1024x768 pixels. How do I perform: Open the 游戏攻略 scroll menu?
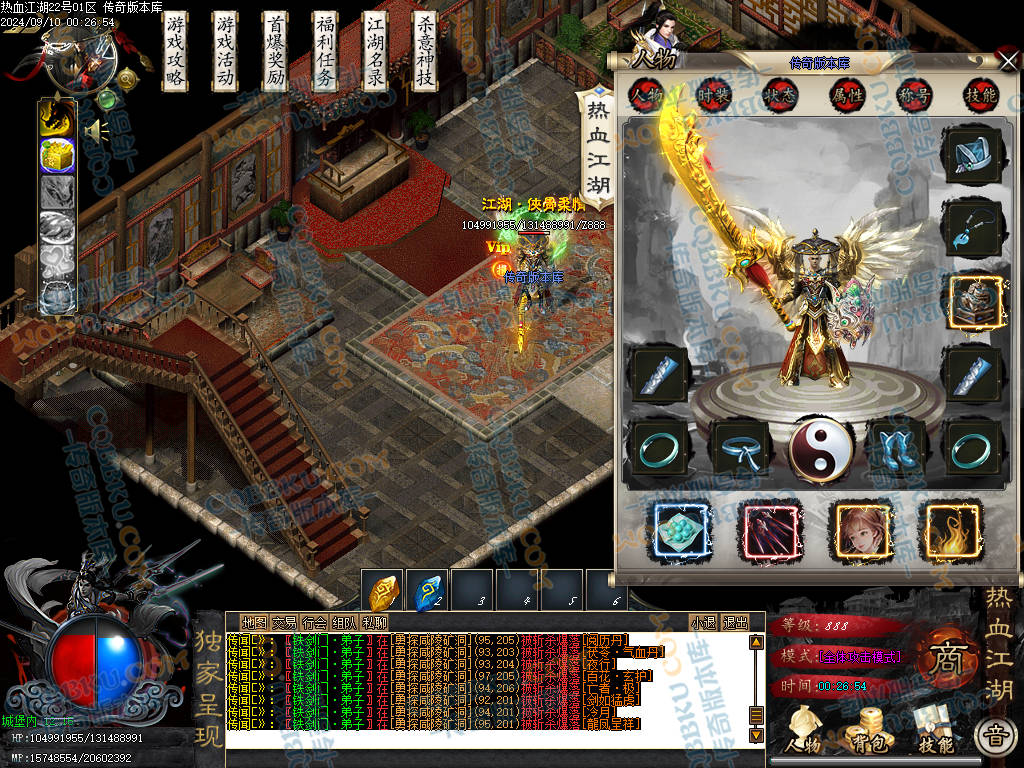coord(176,52)
